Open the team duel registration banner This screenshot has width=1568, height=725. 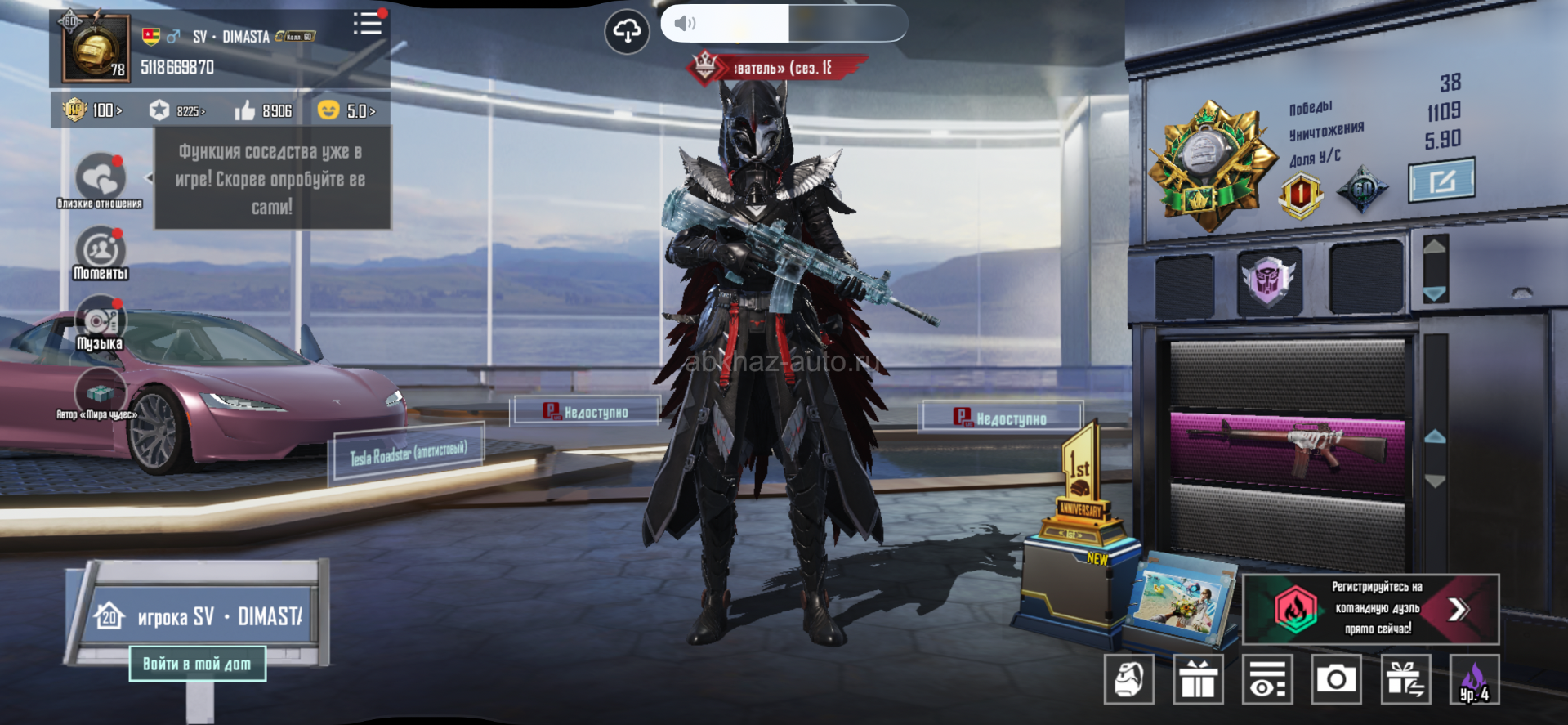click(x=1370, y=609)
